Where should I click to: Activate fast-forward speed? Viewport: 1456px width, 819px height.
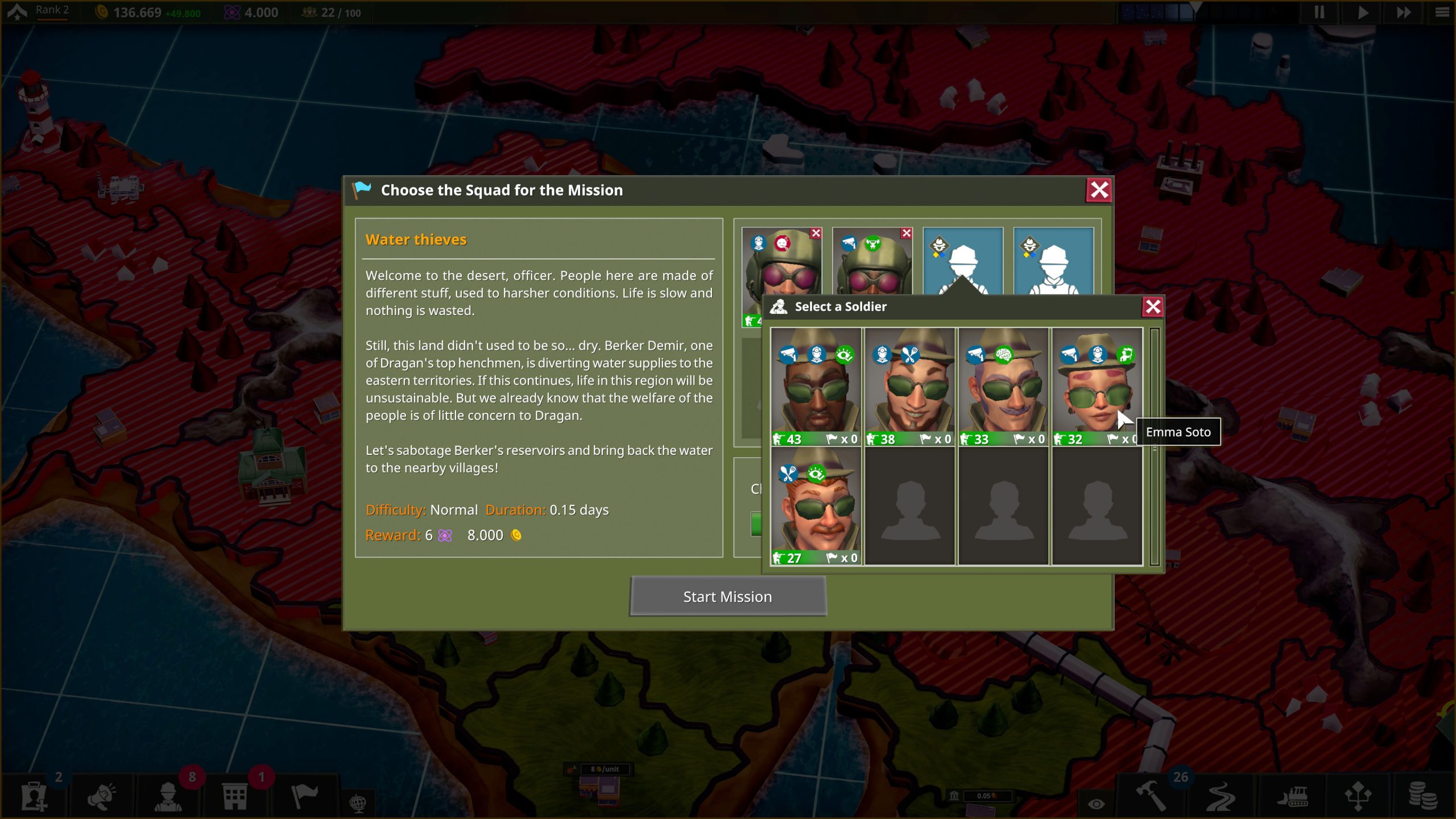coord(1403,13)
